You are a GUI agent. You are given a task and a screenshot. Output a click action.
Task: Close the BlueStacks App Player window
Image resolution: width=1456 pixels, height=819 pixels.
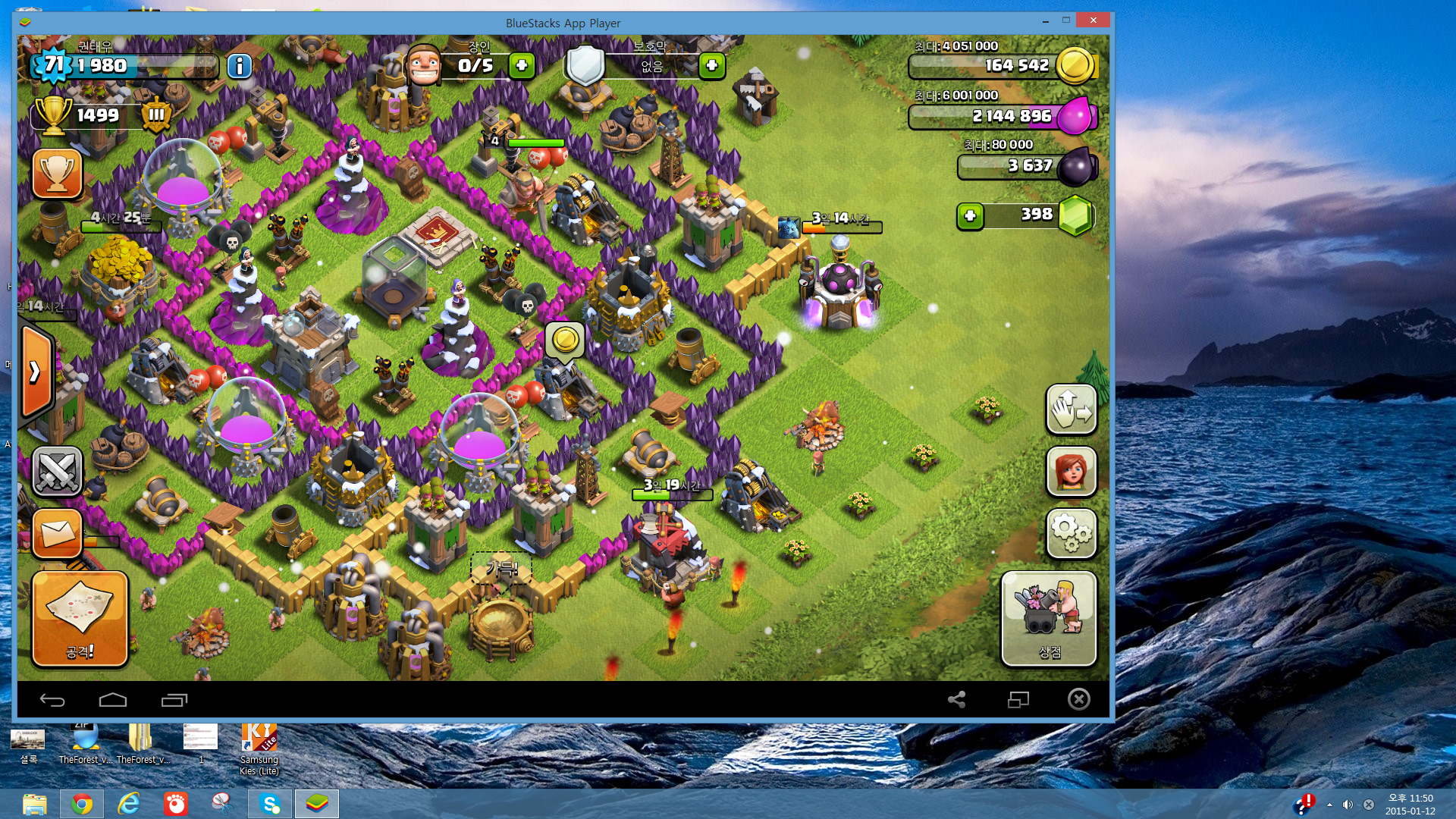[x=1093, y=20]
